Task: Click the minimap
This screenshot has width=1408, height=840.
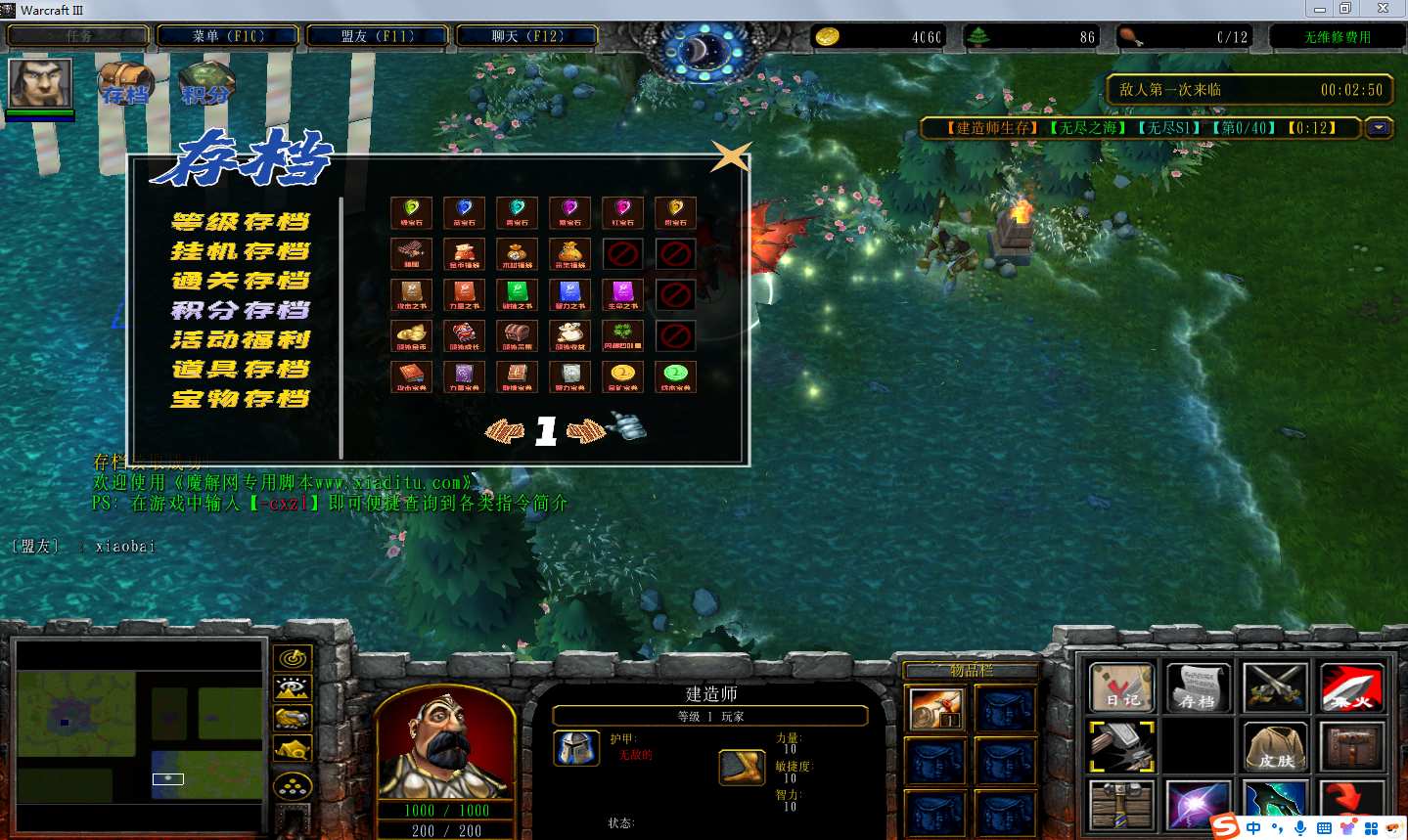Action: coord(140,735)
